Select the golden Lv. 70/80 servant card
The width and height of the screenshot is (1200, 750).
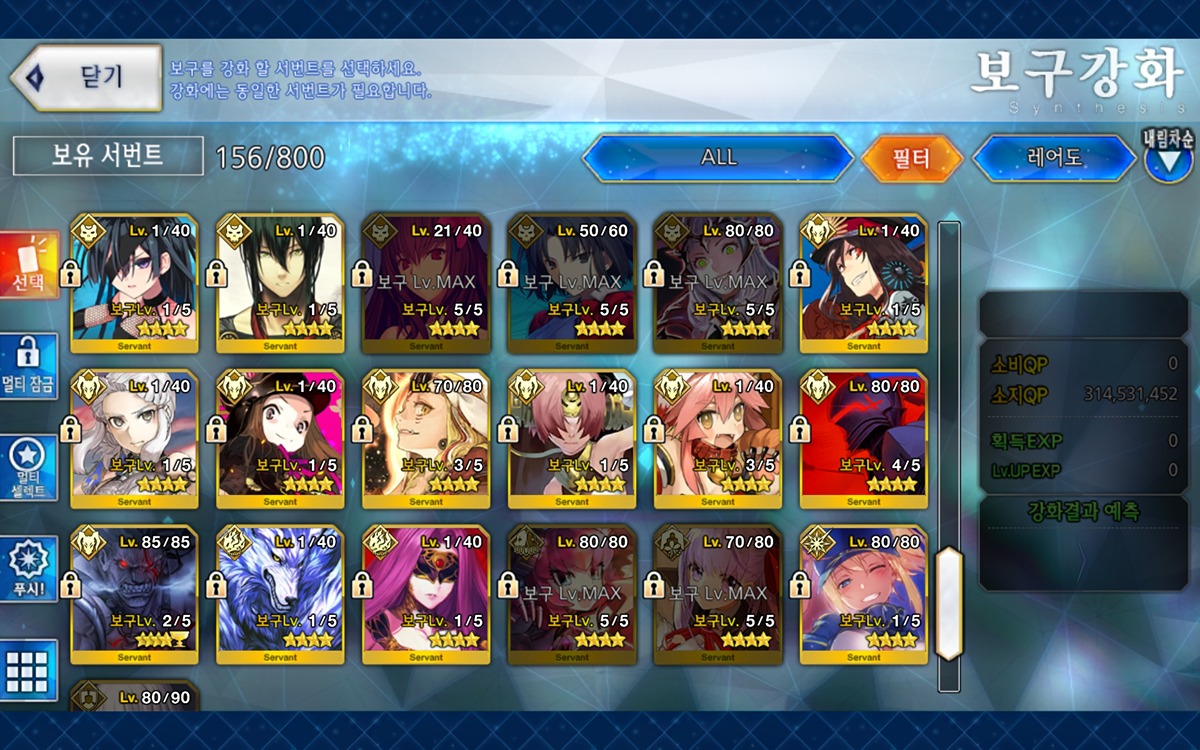point(427,438)
